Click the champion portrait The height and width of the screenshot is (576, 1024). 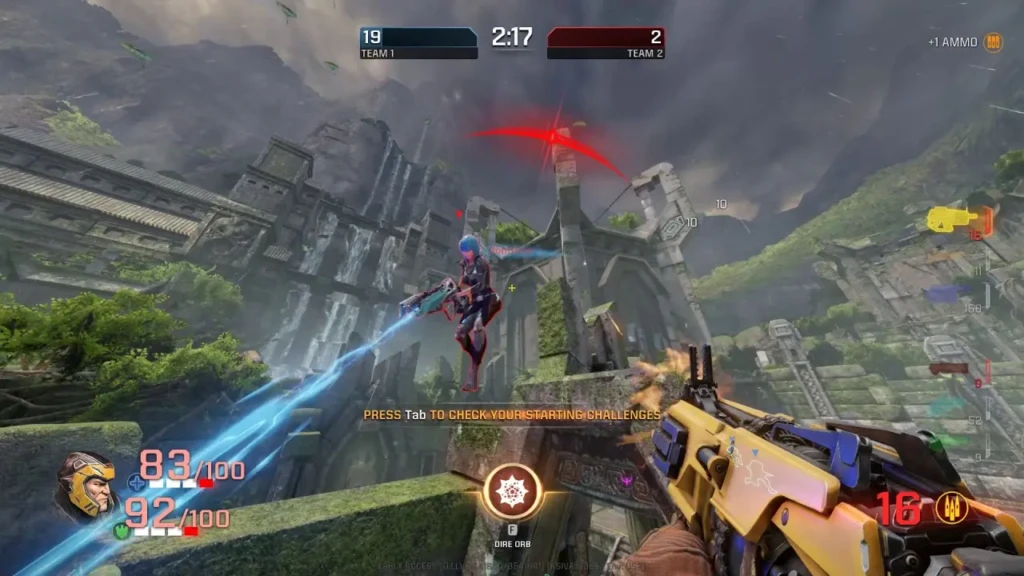[85, 486]
